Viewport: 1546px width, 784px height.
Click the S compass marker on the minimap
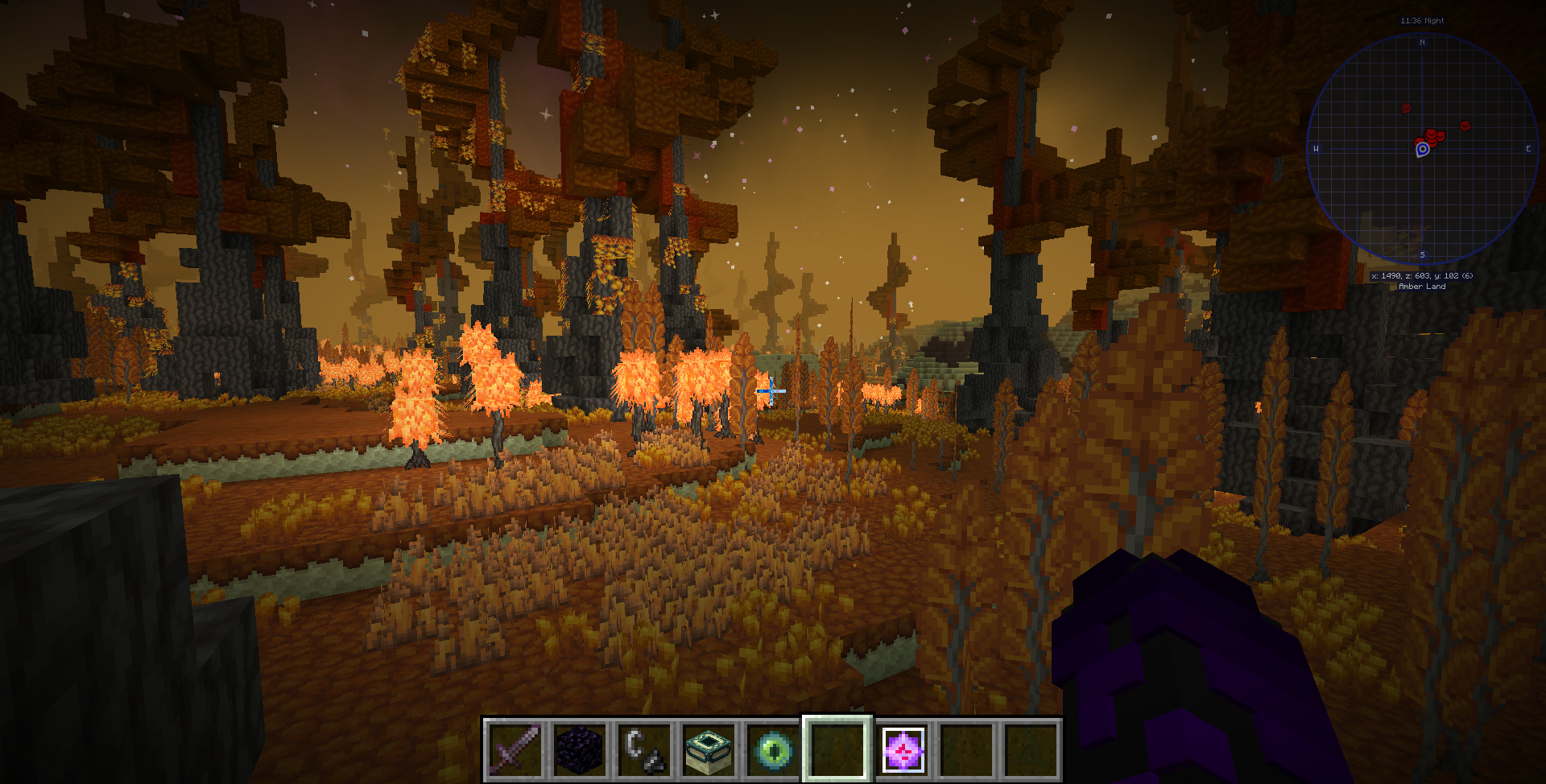coord(1423,255)
